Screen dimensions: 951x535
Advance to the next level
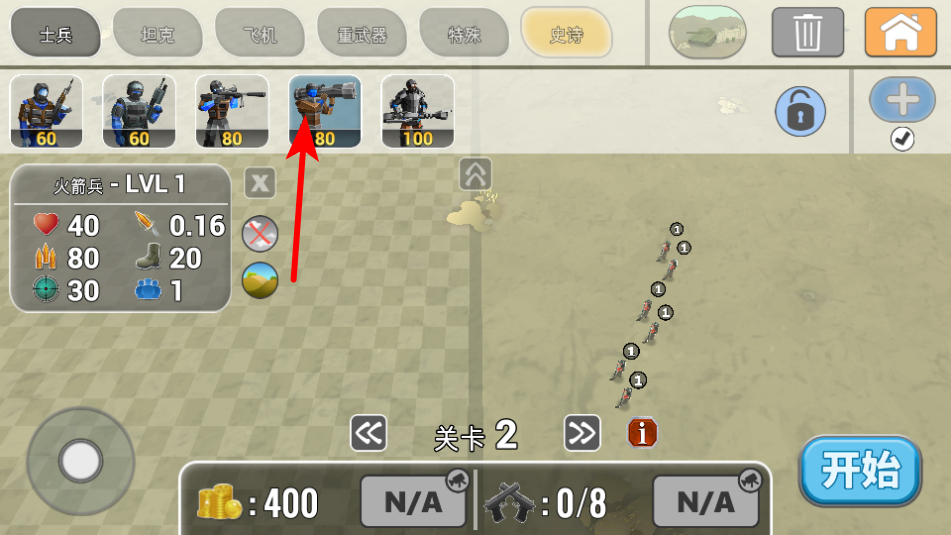(x=582, y=433)
